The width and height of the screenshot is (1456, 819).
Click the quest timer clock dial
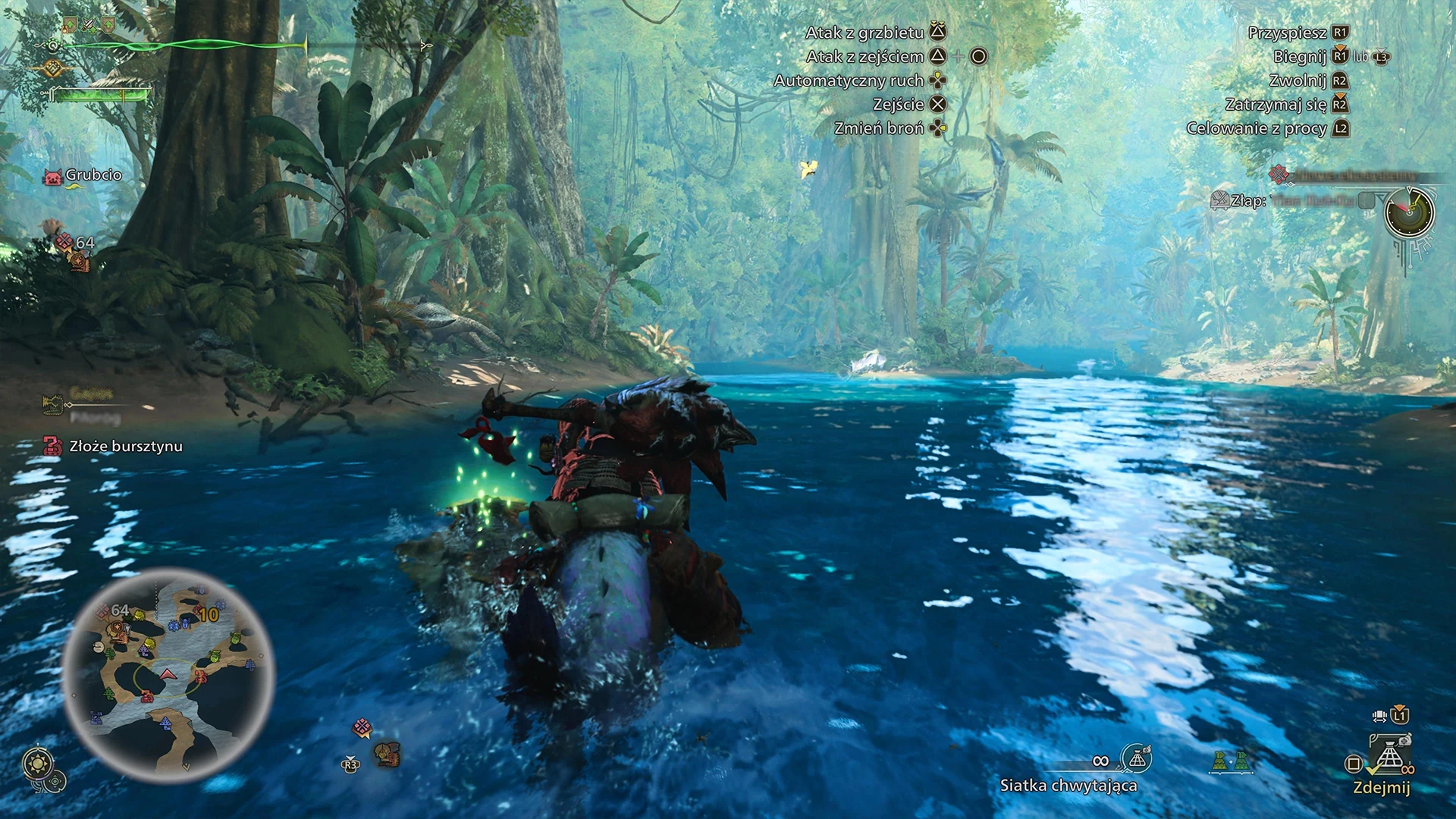1409,212
